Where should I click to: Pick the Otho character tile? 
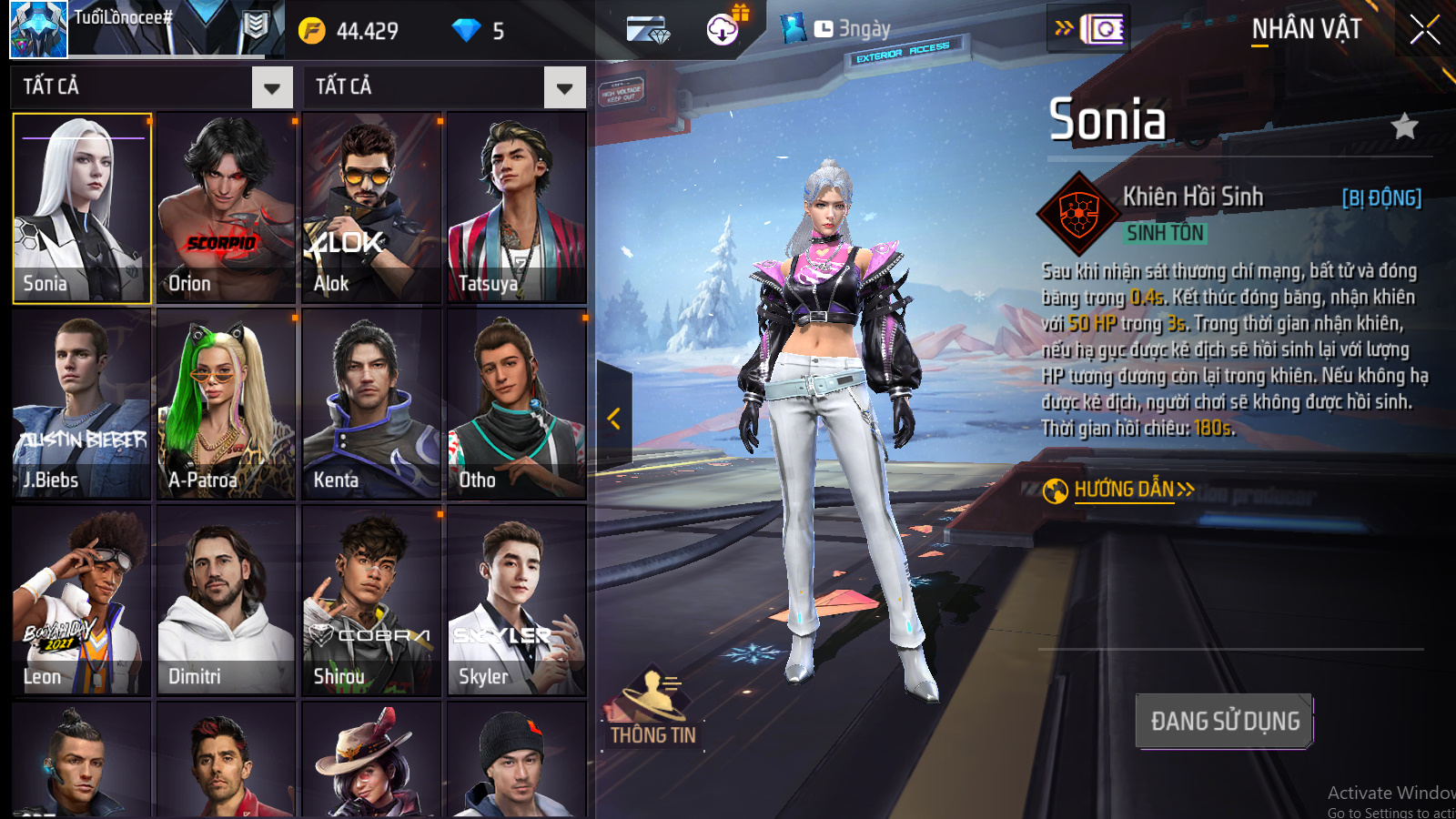516,405
